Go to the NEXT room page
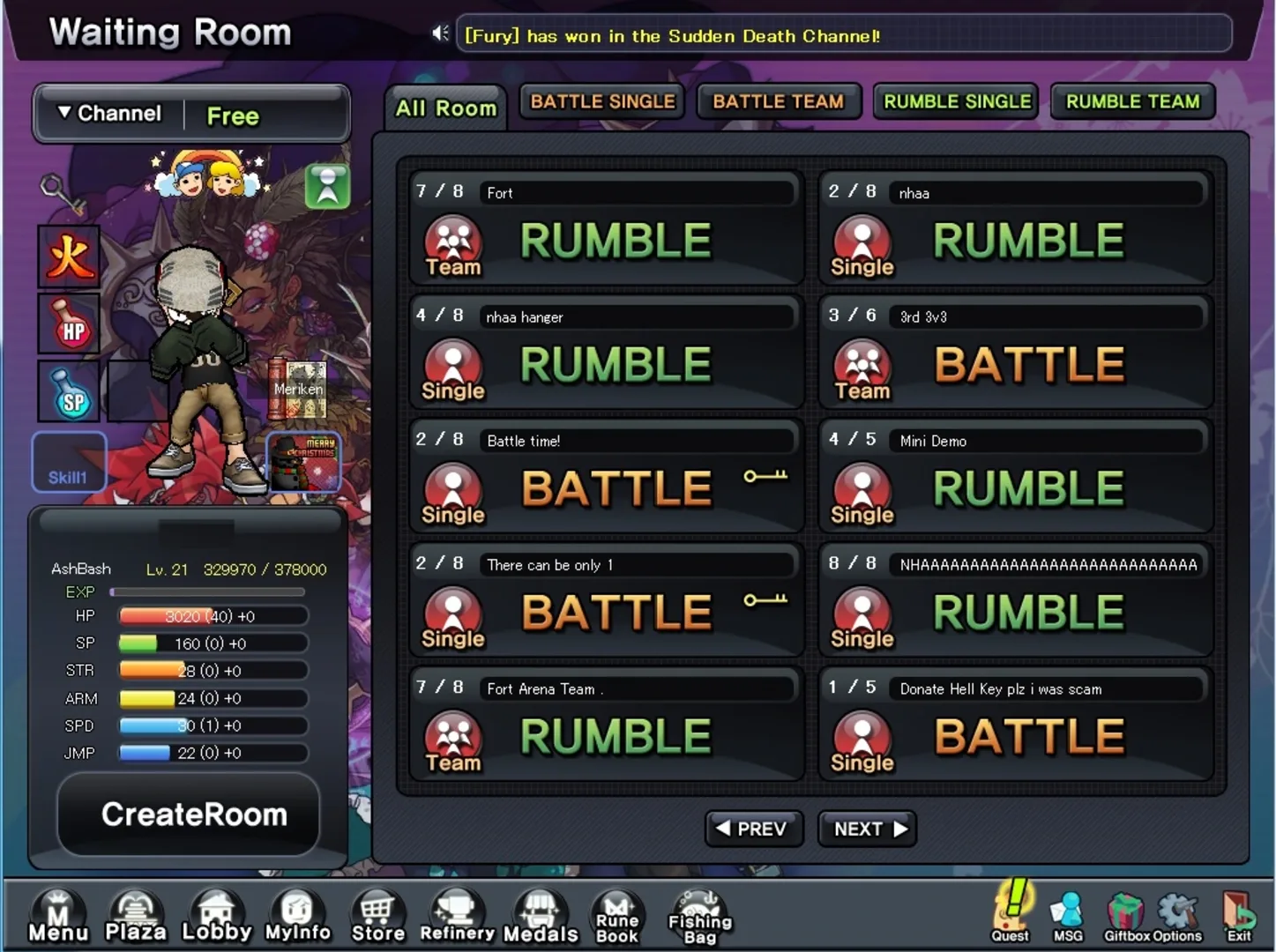Screen dimensions: 1276x952 pos(866,829)
